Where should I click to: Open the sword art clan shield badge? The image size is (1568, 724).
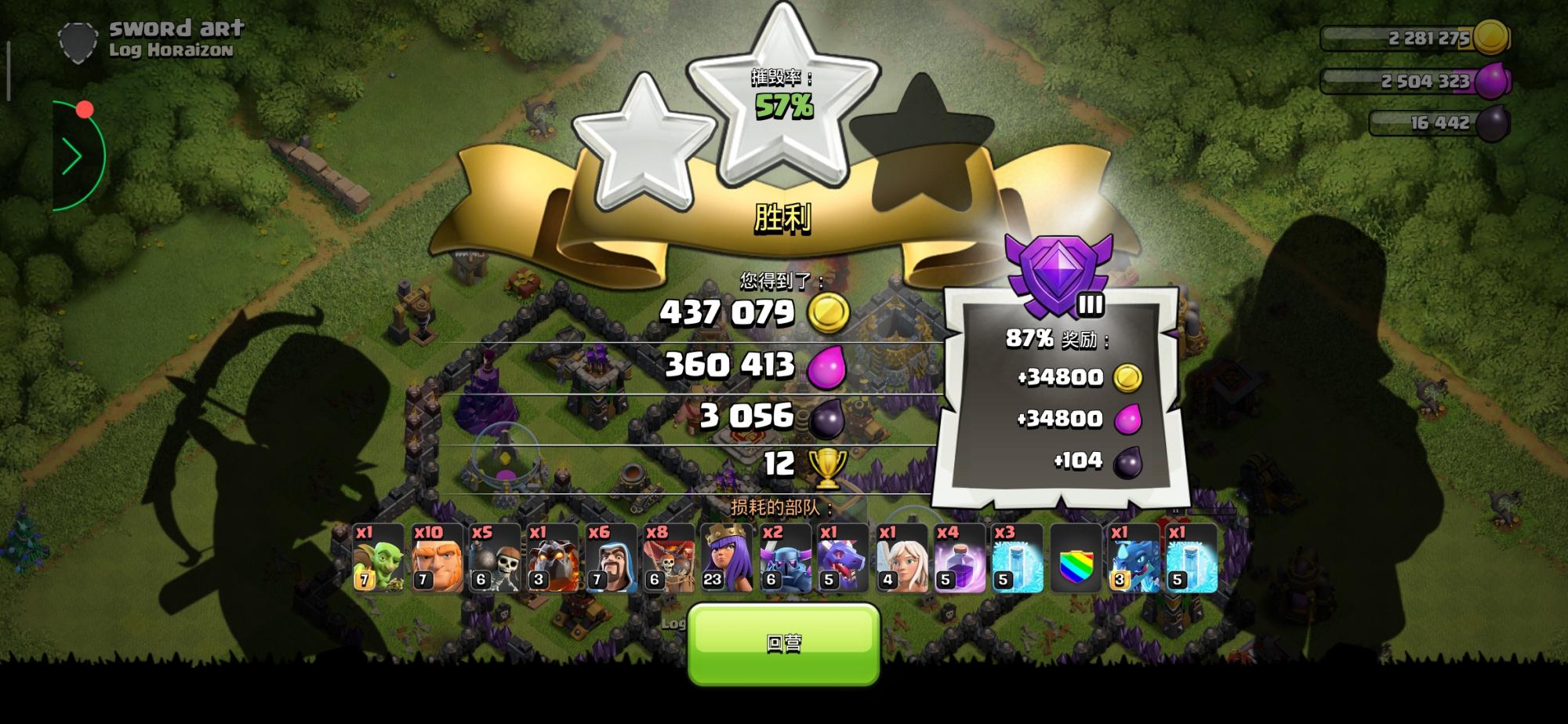[77, 41]
